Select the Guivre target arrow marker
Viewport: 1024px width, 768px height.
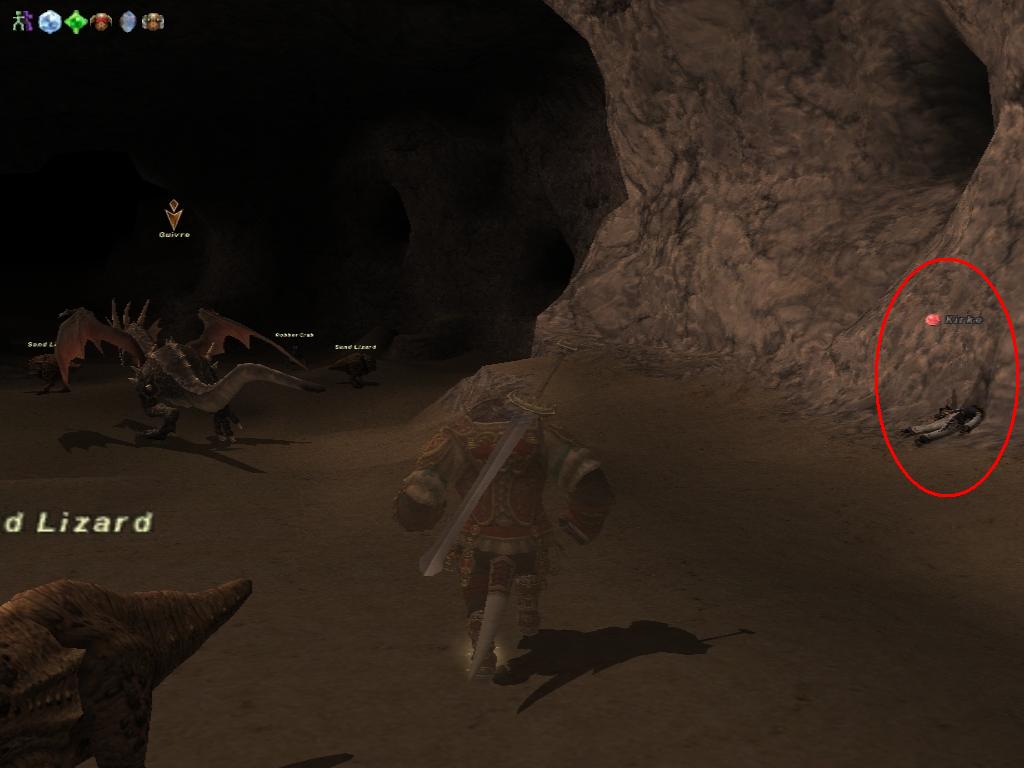point(174,215)
